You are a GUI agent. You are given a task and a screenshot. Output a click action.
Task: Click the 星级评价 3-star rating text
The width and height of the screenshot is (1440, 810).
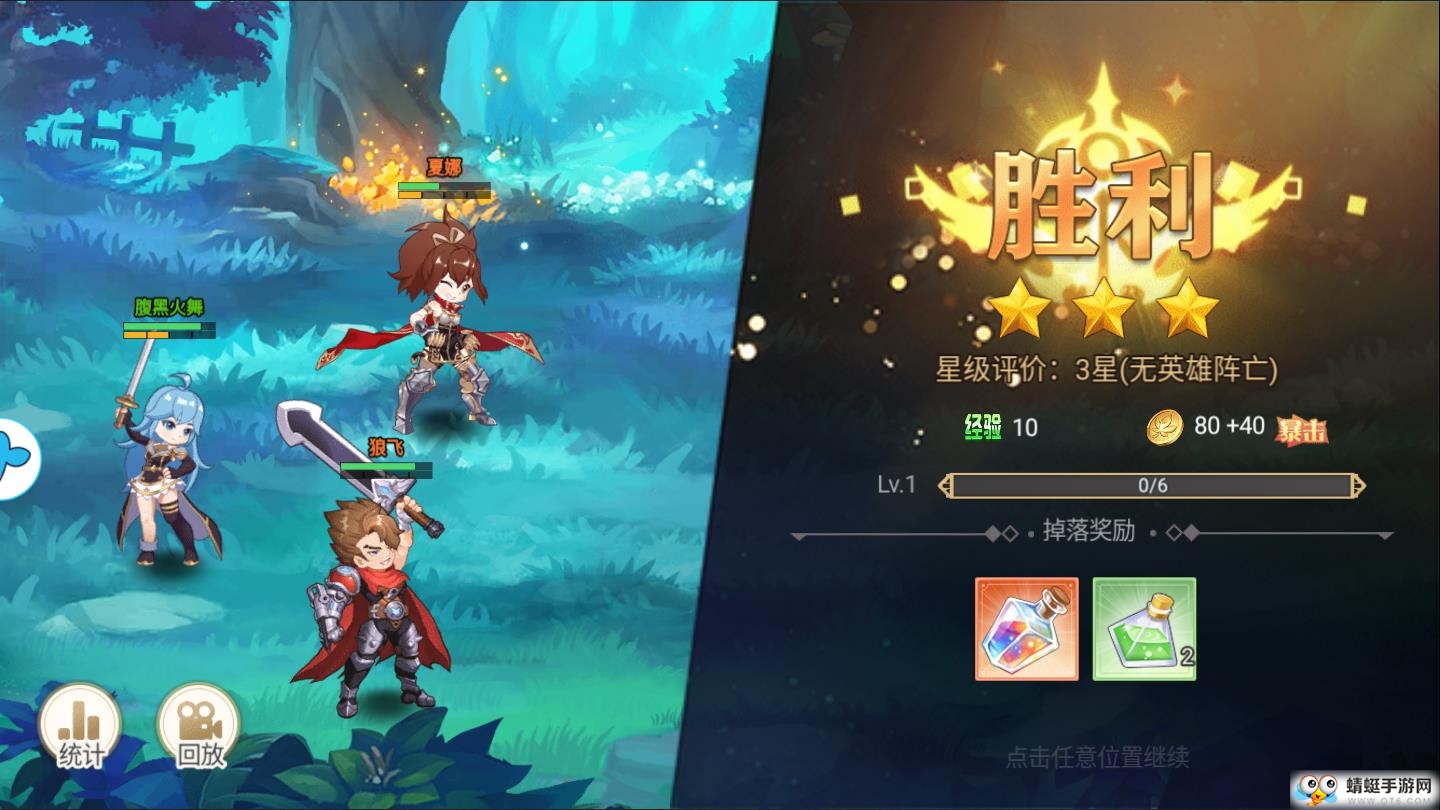coord(1107,370)
